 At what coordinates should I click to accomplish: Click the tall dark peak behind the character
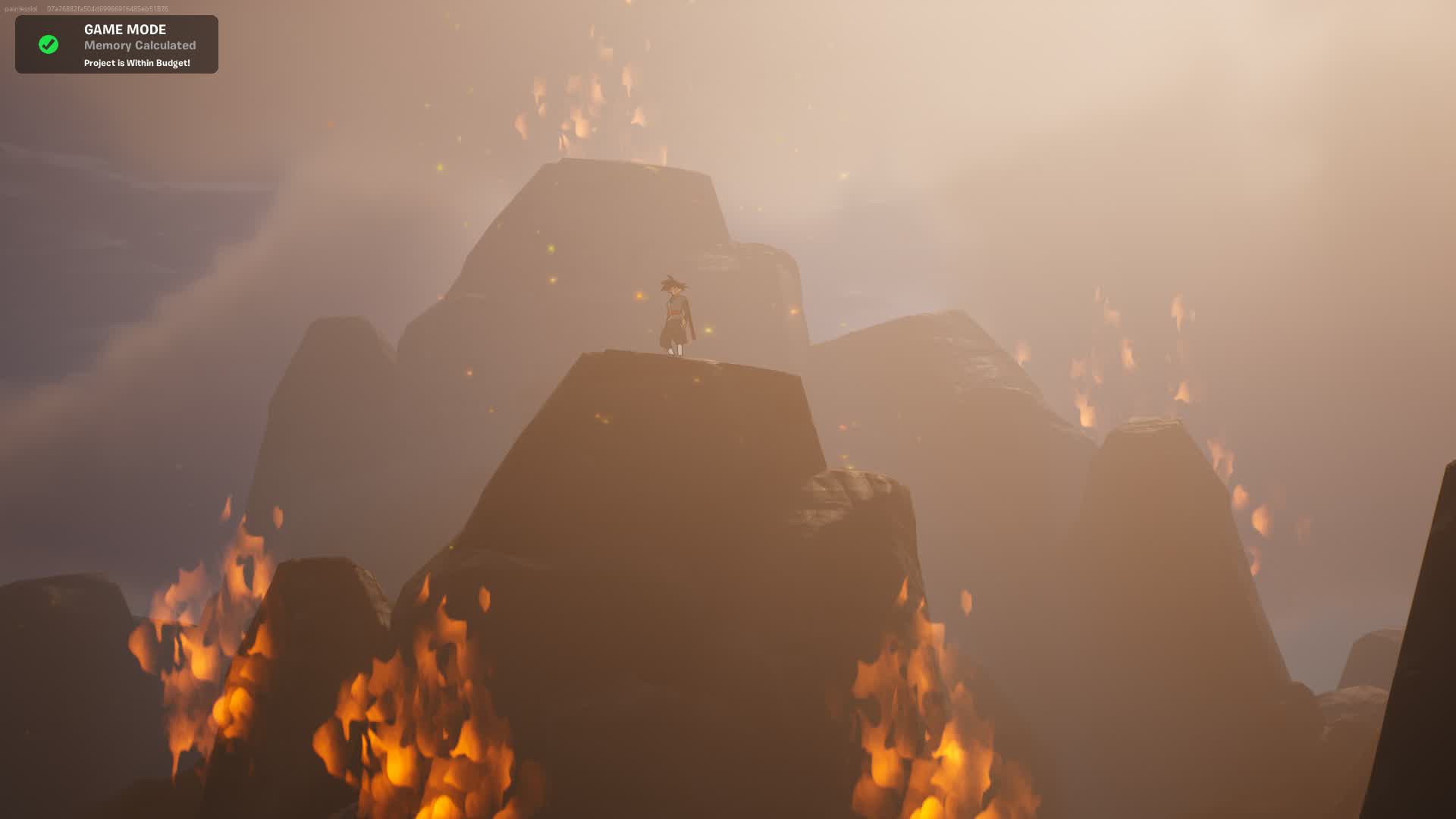(599, 227)
